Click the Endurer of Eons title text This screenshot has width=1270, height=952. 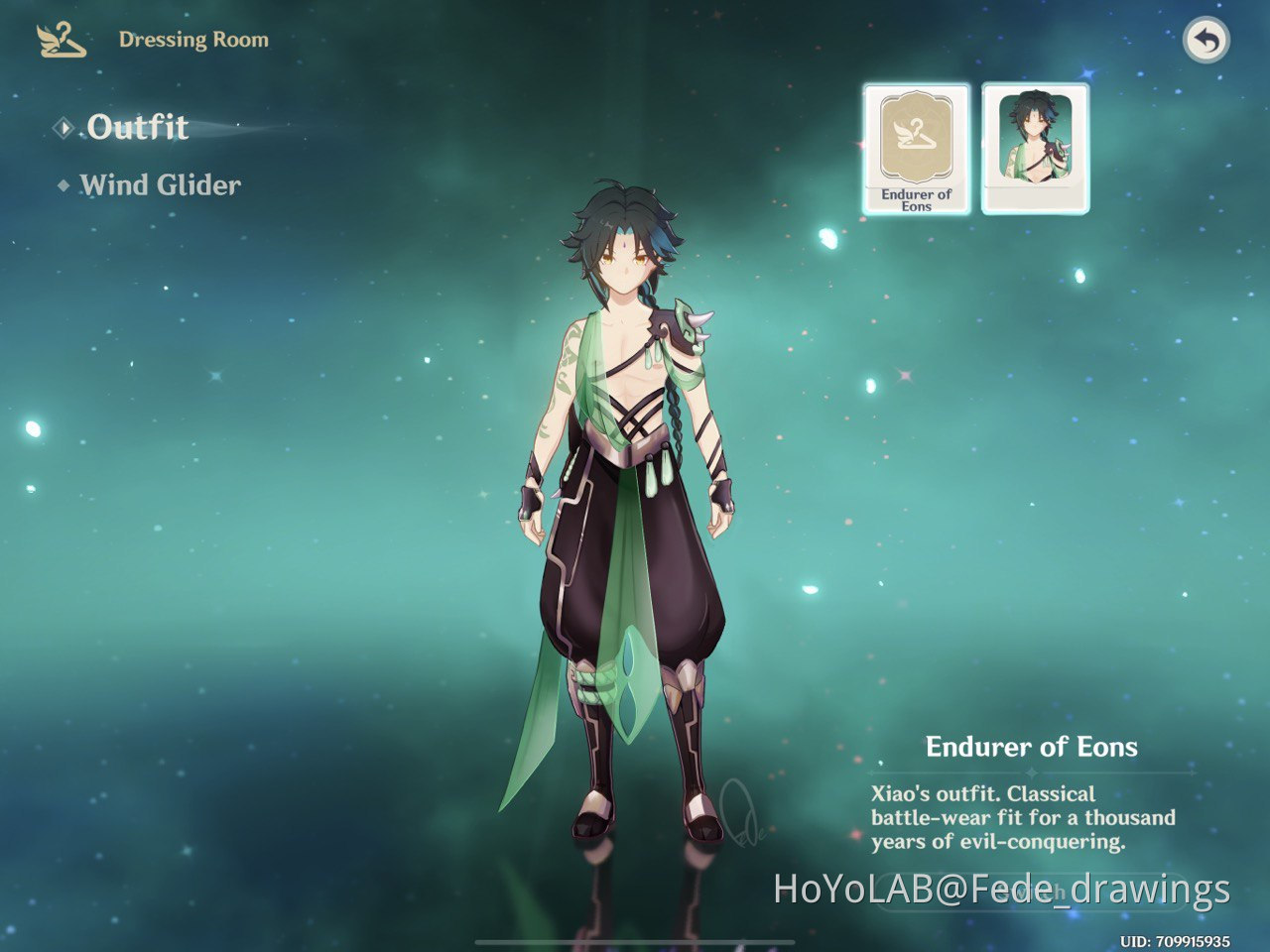pos(1033,746)
